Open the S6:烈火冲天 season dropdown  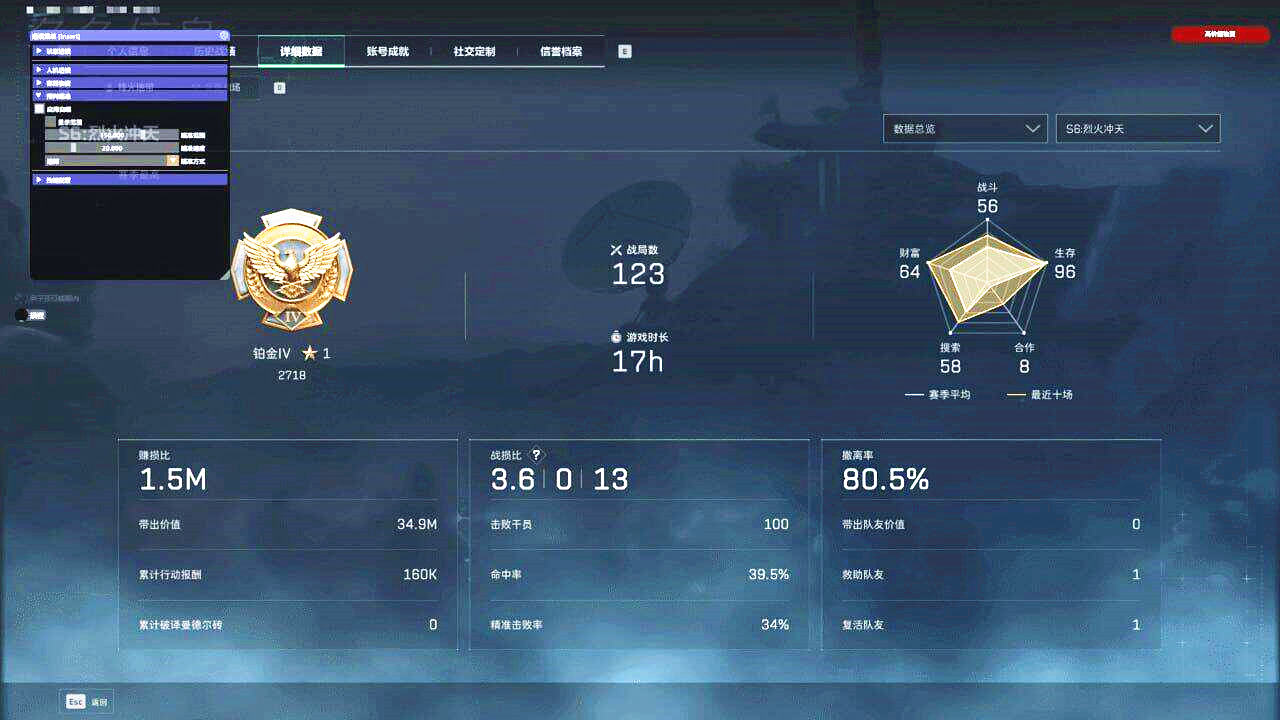[1137, 128]
